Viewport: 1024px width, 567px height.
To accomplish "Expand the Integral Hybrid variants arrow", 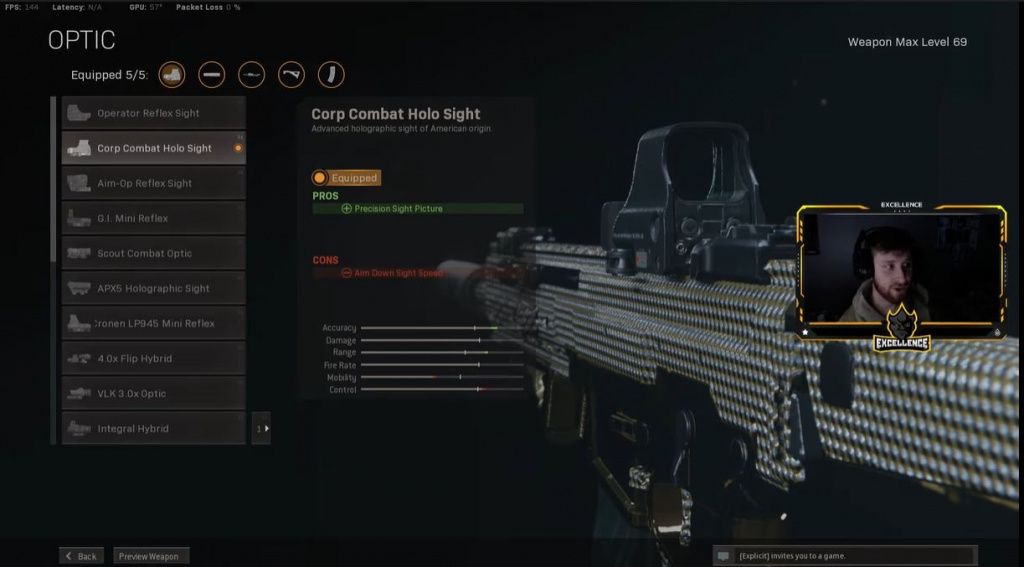I will click(261, 428).
